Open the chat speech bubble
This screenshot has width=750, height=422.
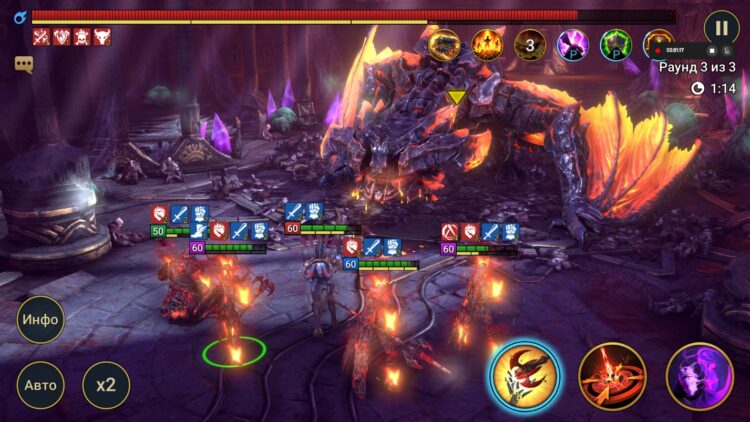point(24,64)
